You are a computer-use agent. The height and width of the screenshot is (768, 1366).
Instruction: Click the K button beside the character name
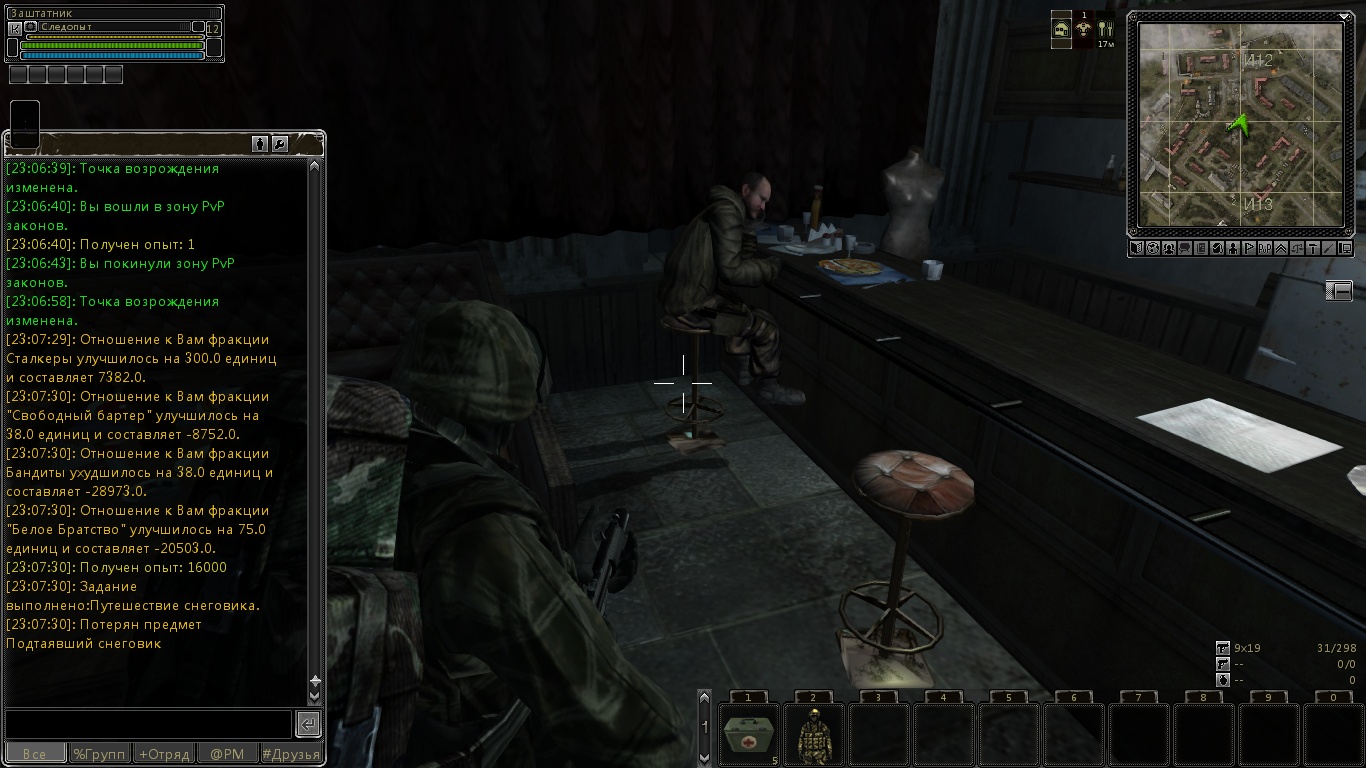pyautogui.click(x=14, y=29)
